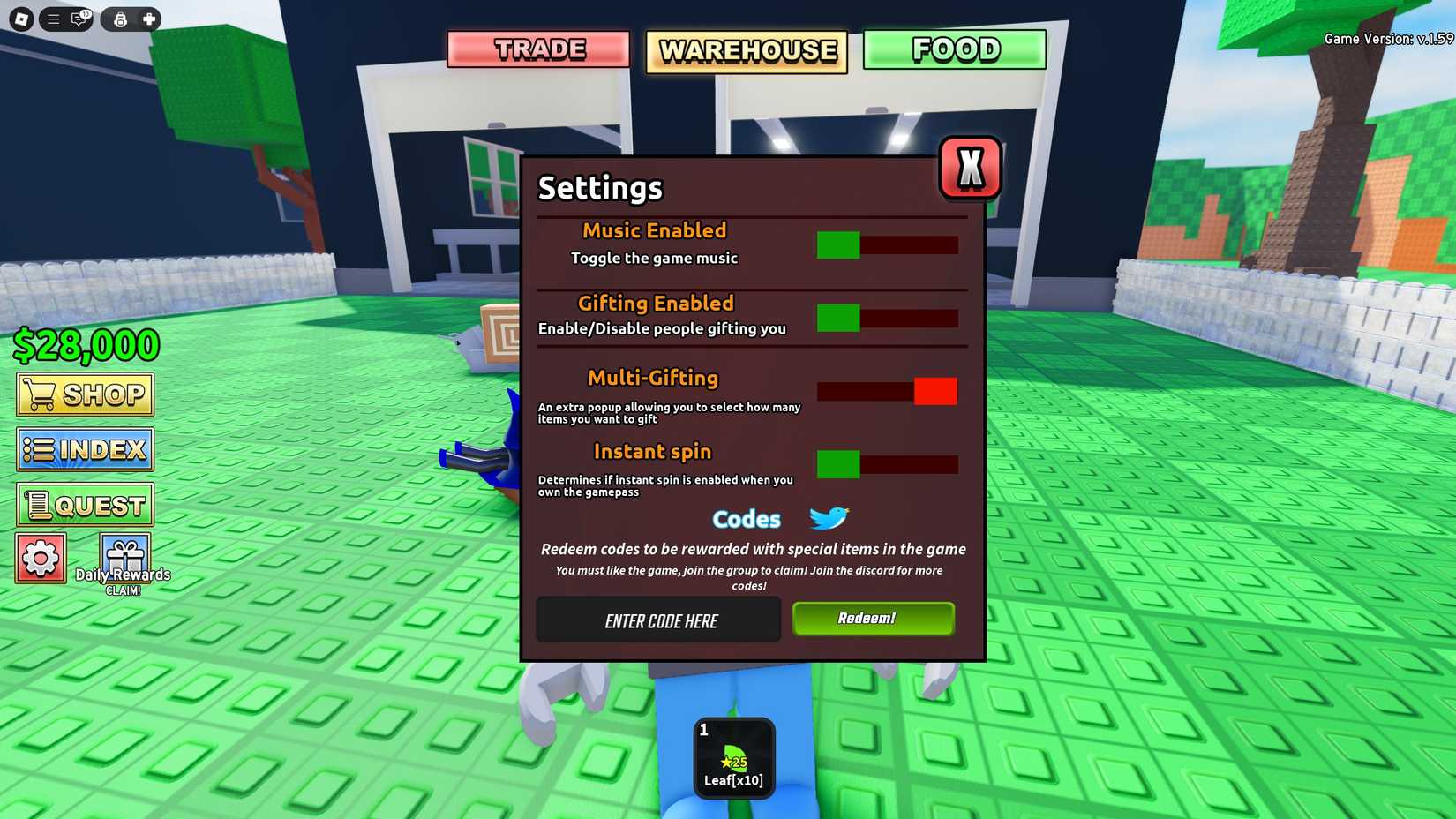Click the Food green sign
The width and height of the screenshot is (1456, 819).
pos(954,50)
